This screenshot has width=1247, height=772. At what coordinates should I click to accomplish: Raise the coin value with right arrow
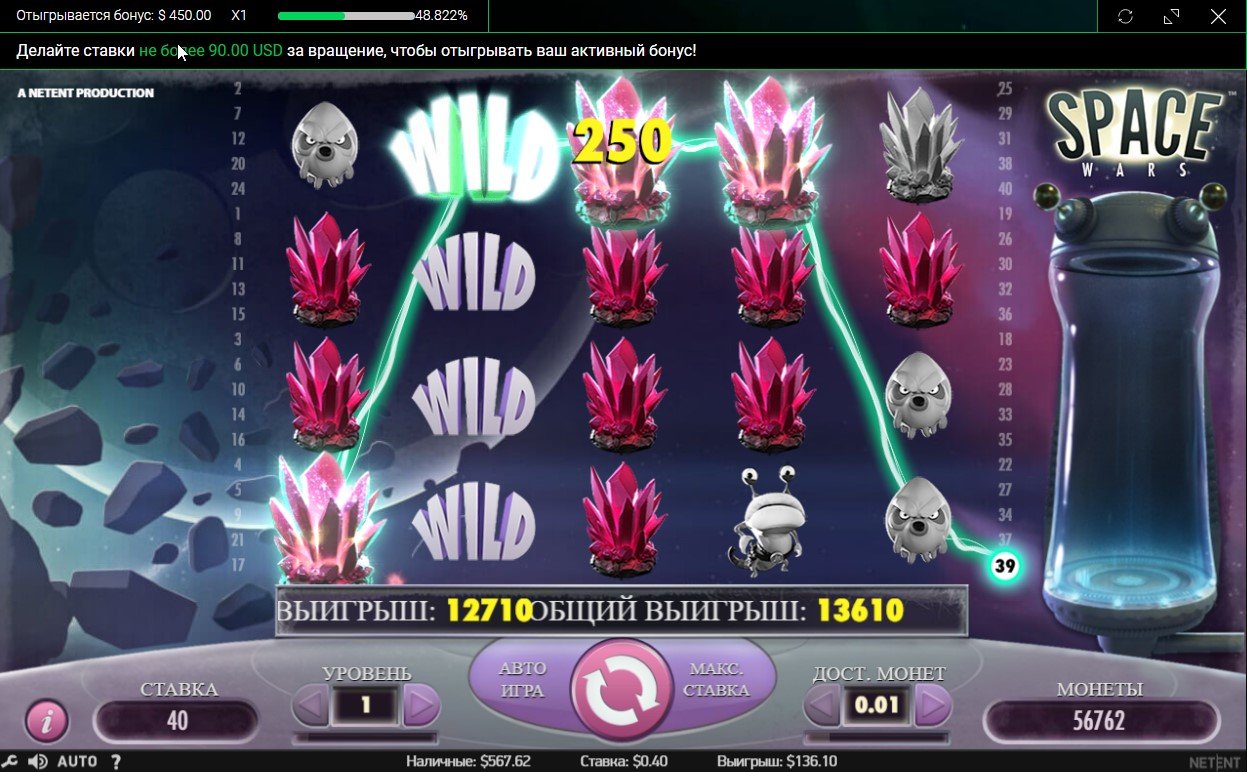(931, 706)
